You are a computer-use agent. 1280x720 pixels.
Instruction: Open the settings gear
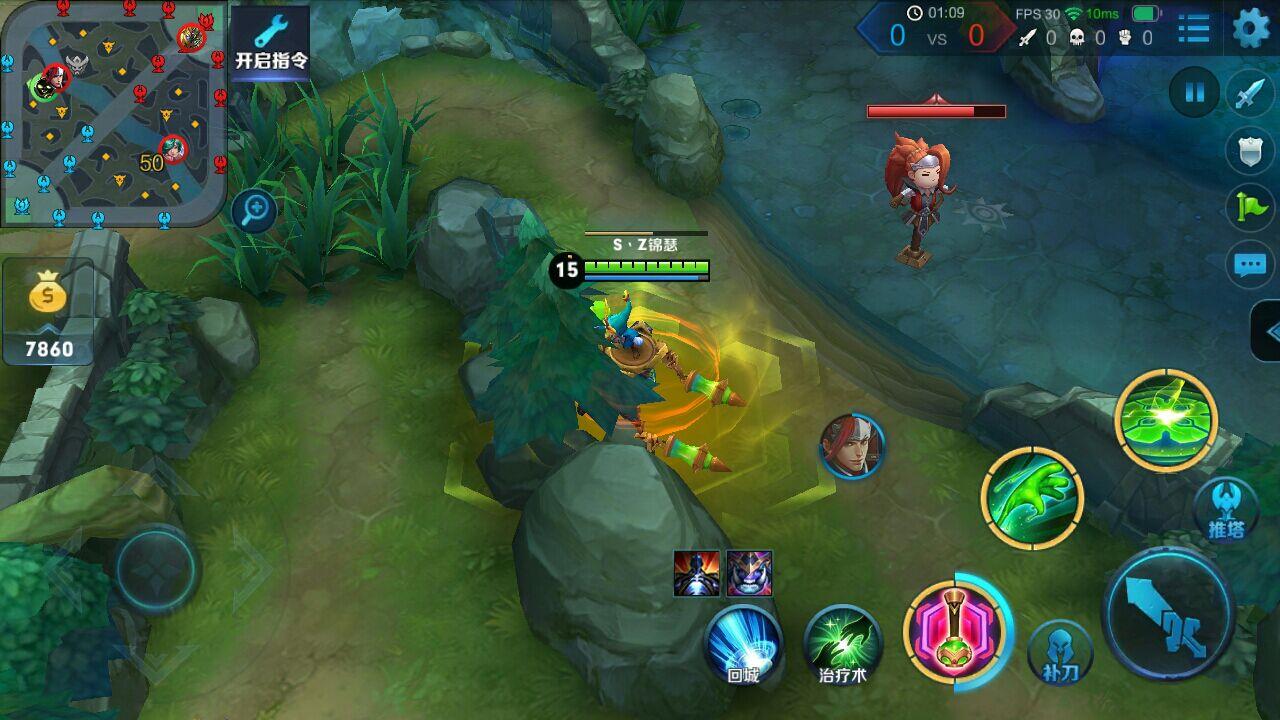click(x=1251, y=29)
